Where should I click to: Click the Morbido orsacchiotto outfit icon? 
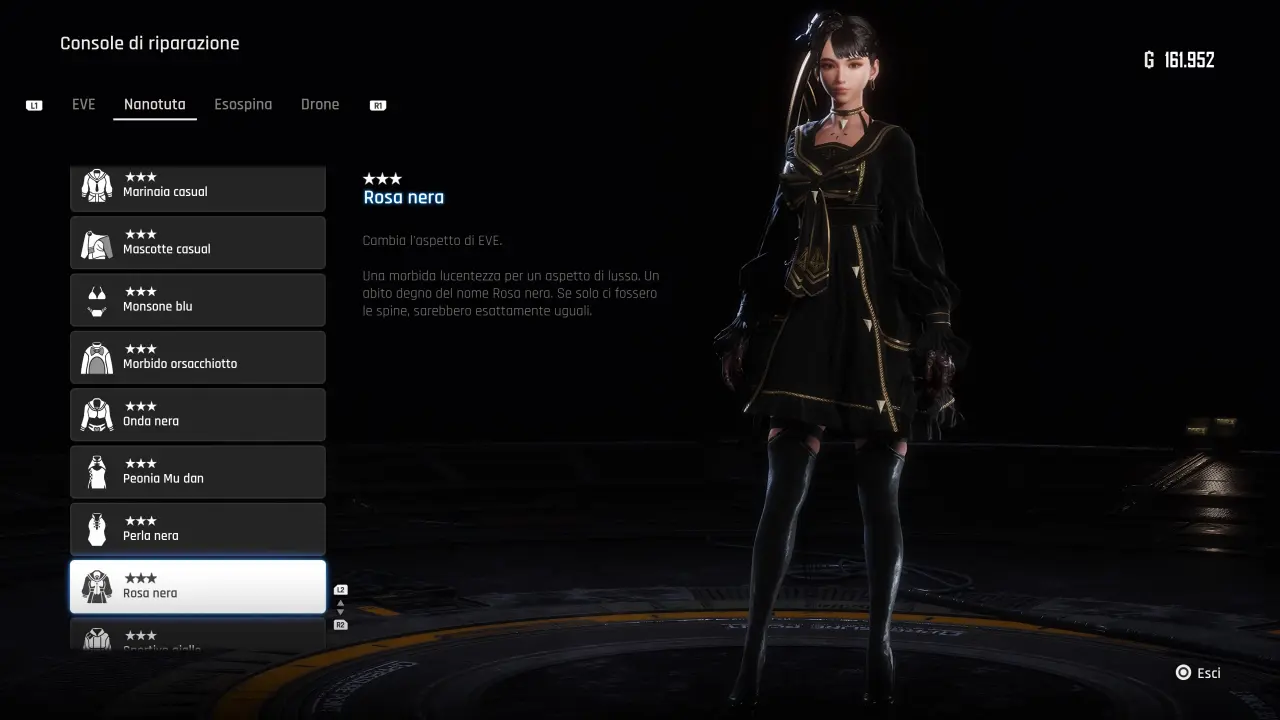click(x=96, y=357)
